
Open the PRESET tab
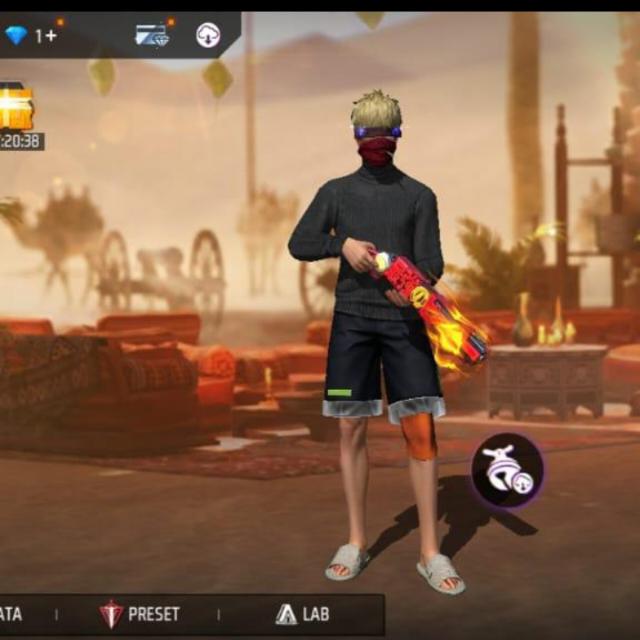coord(140,613)
